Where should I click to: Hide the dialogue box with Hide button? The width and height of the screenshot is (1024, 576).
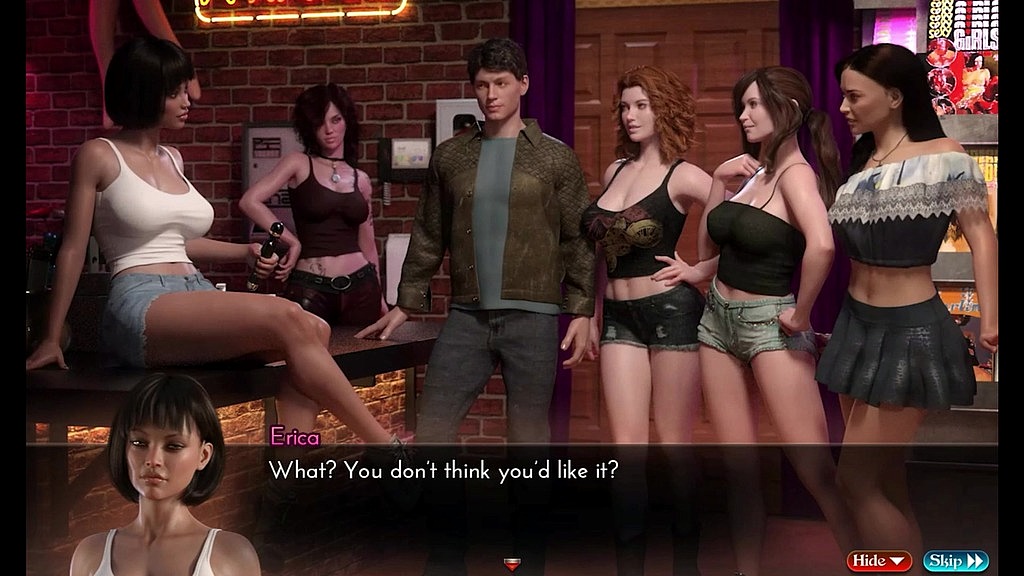pyautogui.click(x=879, y=561)
